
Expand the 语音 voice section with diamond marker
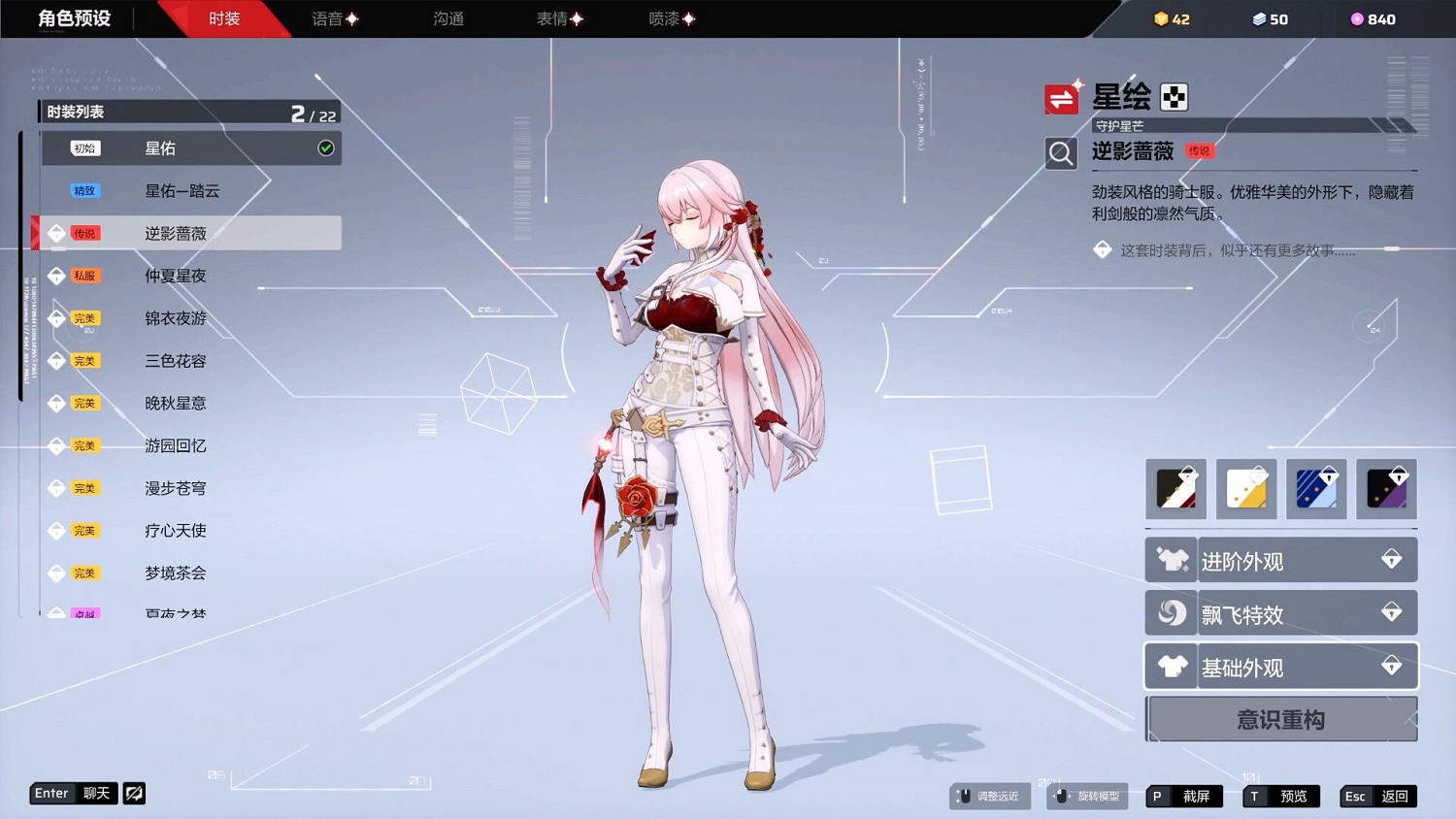point(335,18)
